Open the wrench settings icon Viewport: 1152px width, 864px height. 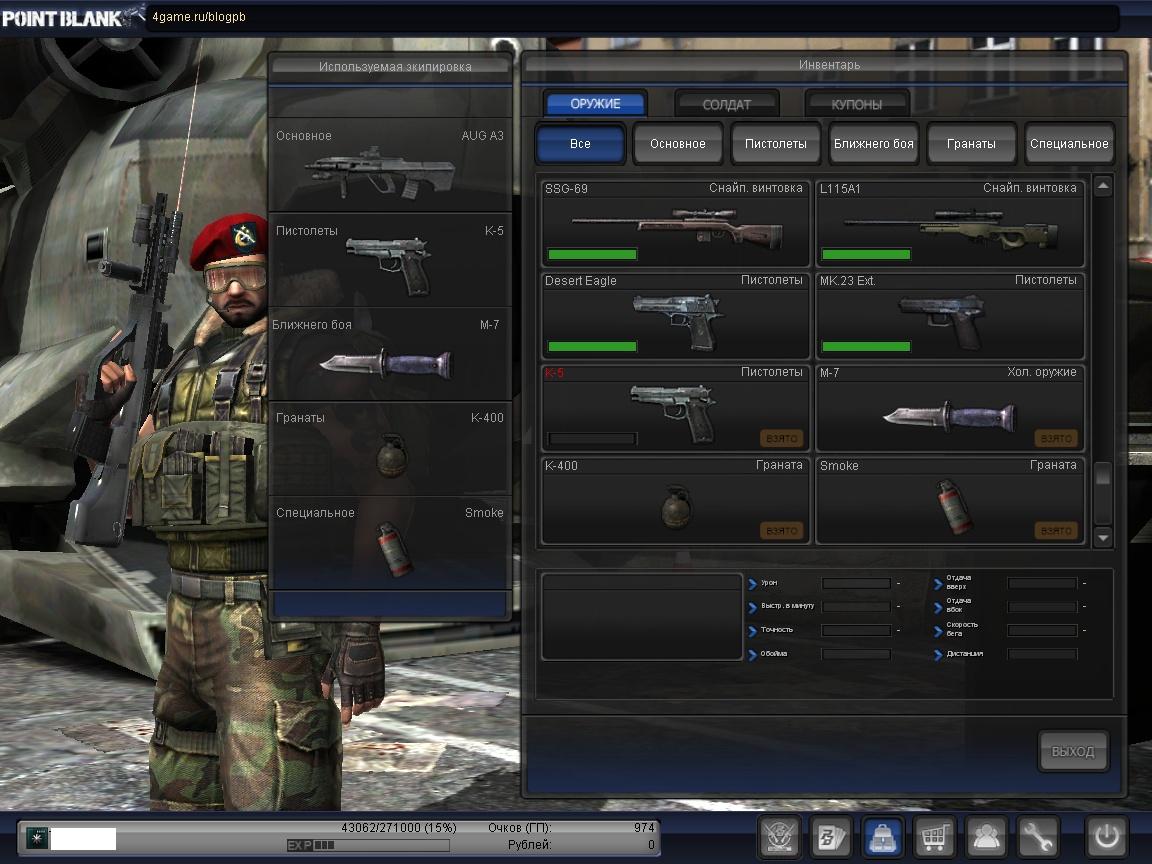[x=1038, y=836]
